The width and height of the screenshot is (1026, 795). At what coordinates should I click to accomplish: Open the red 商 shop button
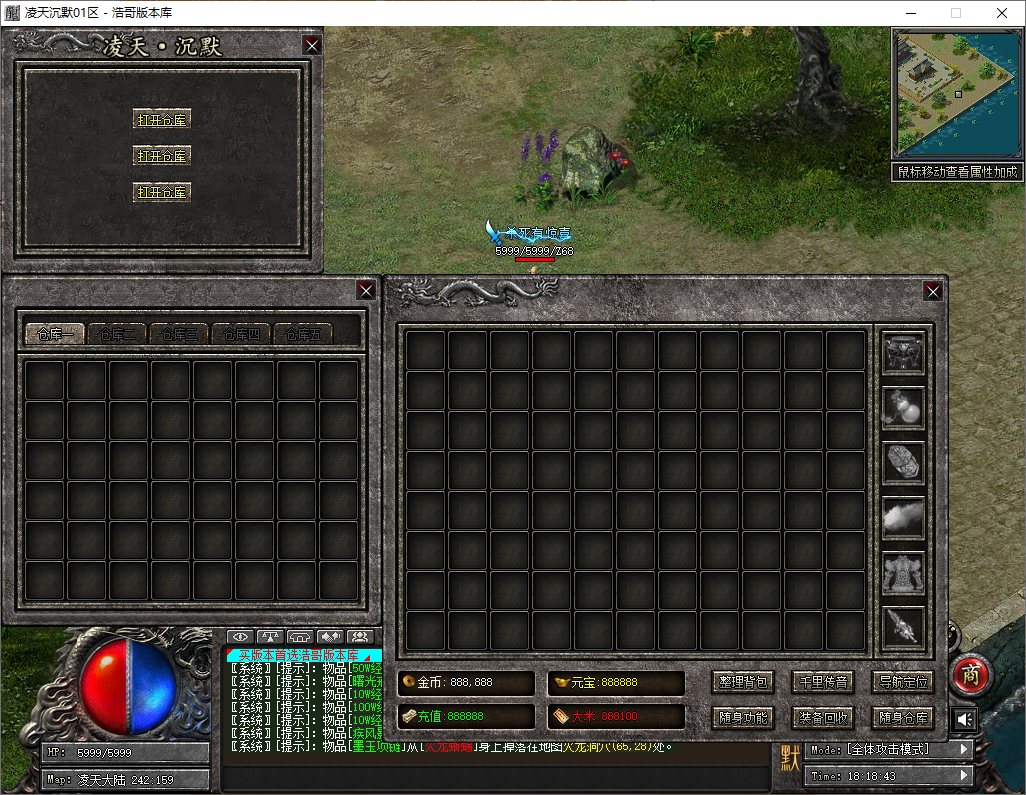pos(970,675)
